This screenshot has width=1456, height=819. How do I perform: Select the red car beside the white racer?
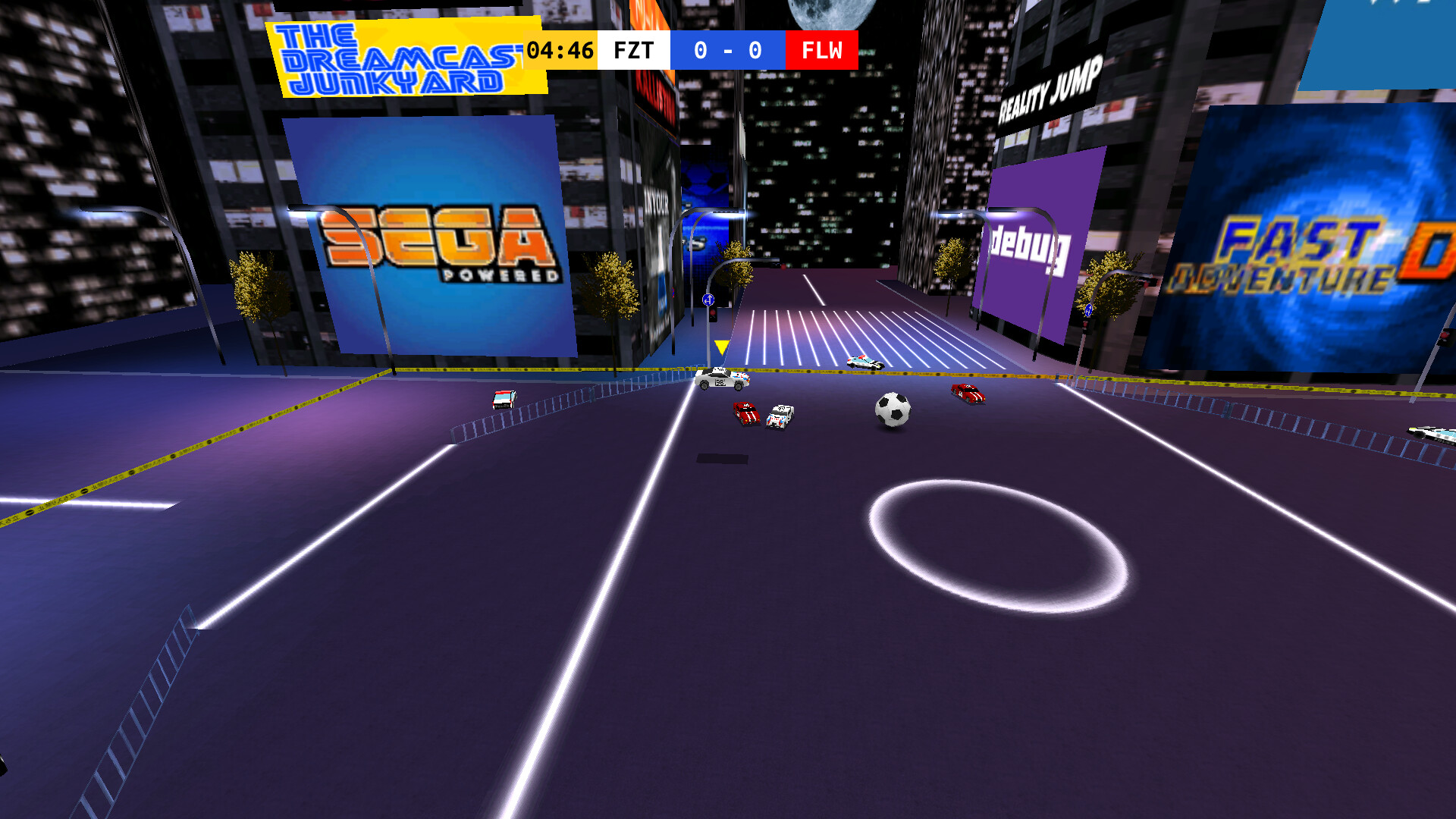(x=745, y=412)
